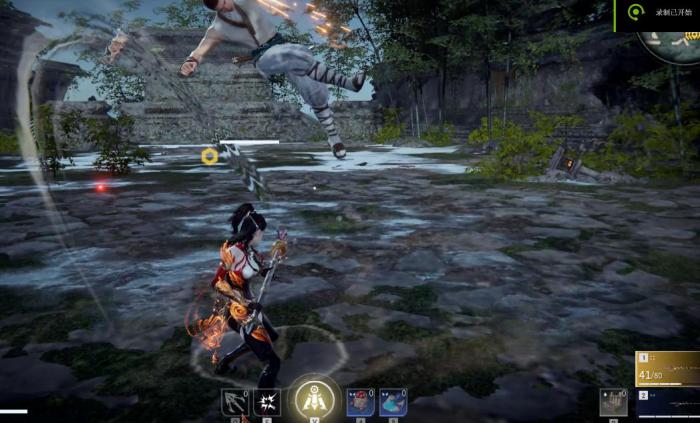
Task: Trigger the glowing golden ultimate ability
Action: [315, 399]
